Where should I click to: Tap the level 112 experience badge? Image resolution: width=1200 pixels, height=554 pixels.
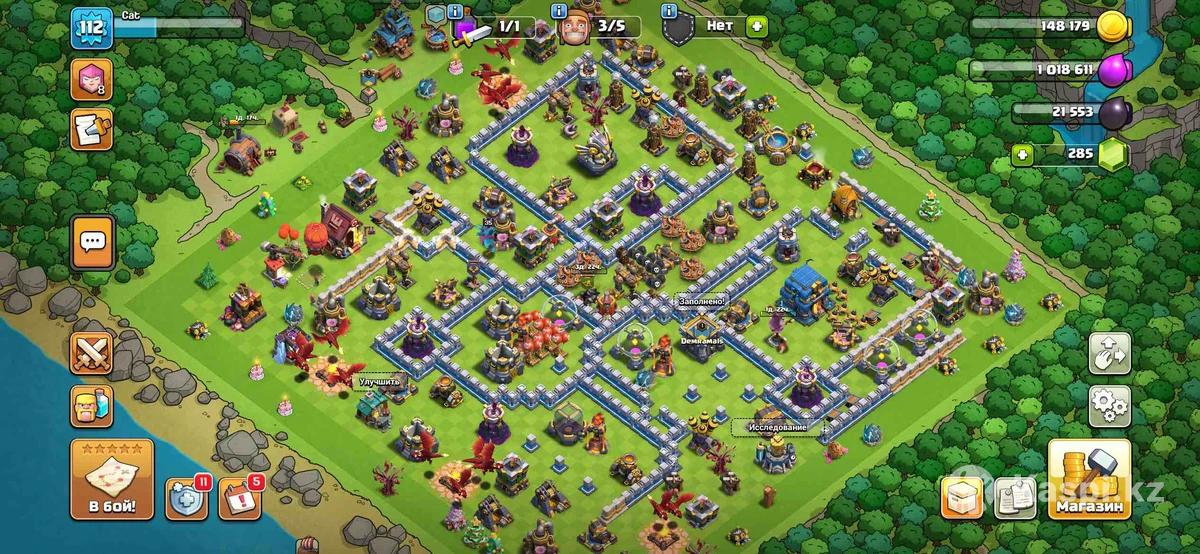coord(90,27)
